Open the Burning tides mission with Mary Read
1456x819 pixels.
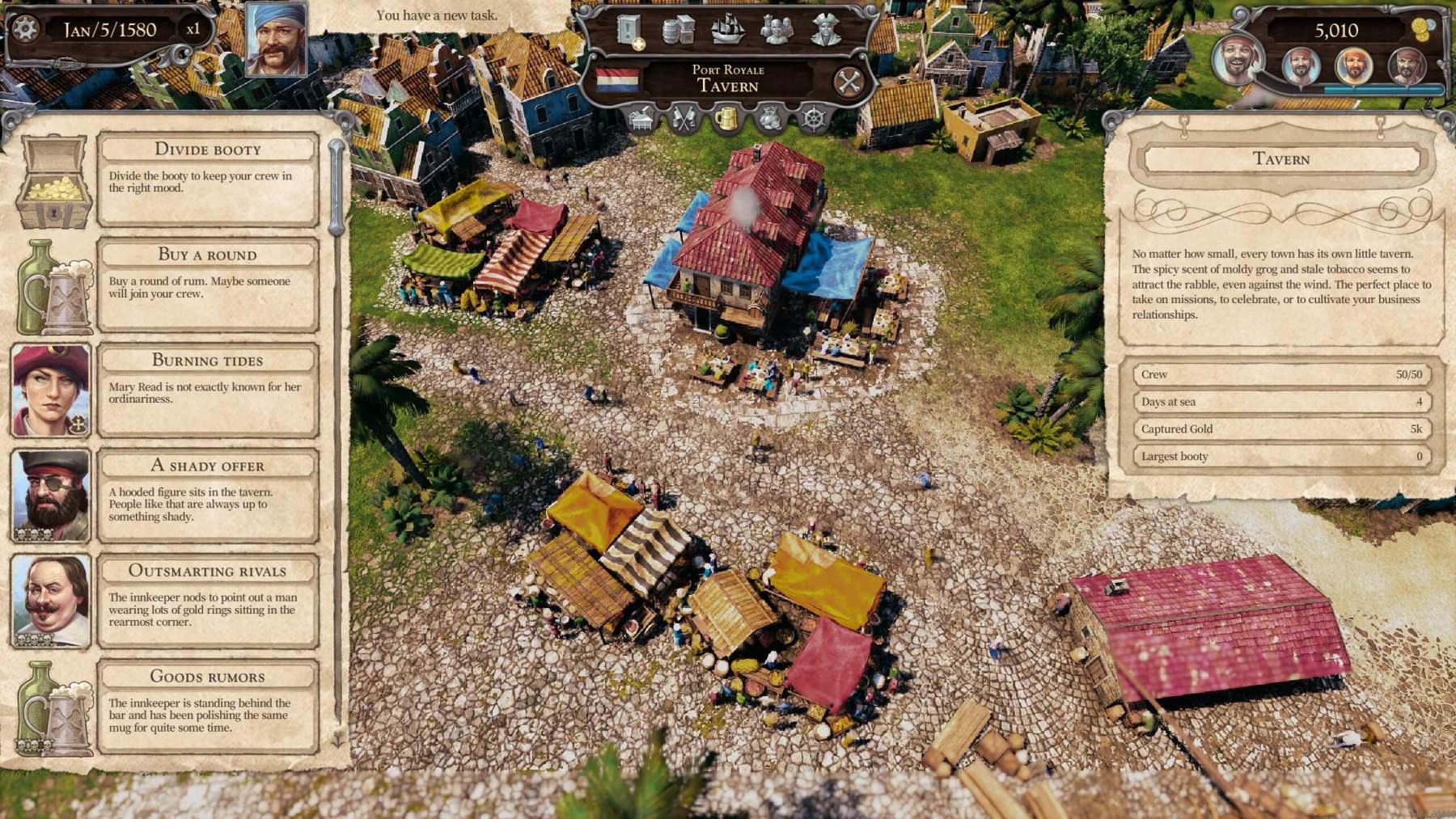pos(207,361)
